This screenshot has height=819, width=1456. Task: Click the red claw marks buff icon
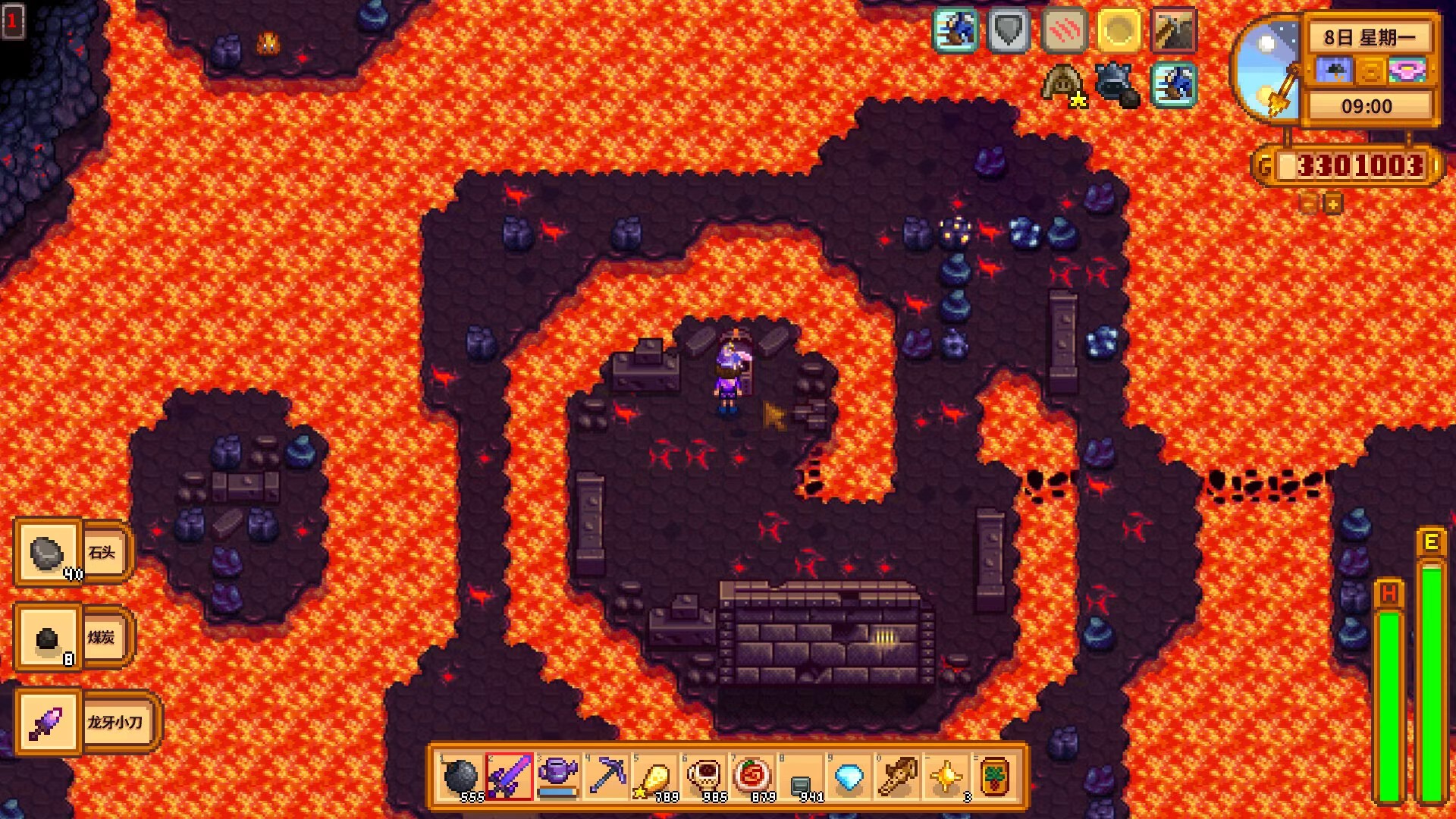[1064, 31]
